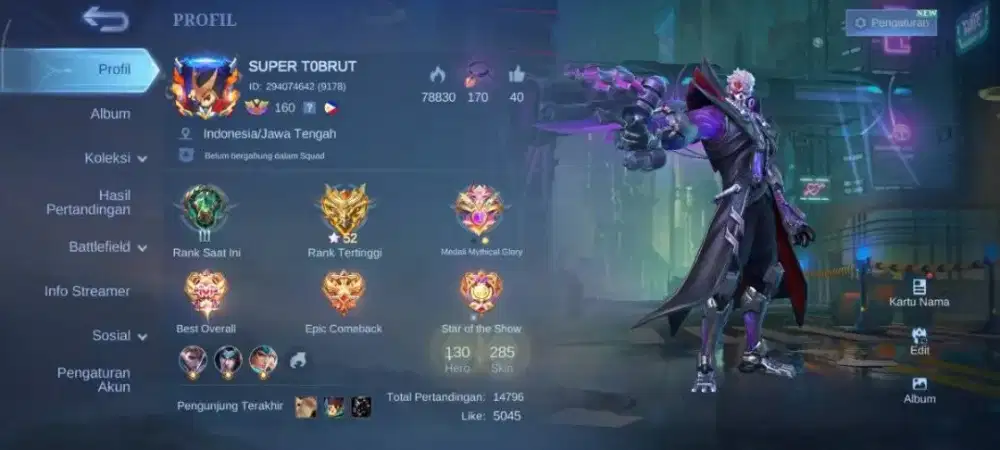The width and height of the screenshot is (1000, 450).
Task: Click the Edit button
Action: [919, 341]
